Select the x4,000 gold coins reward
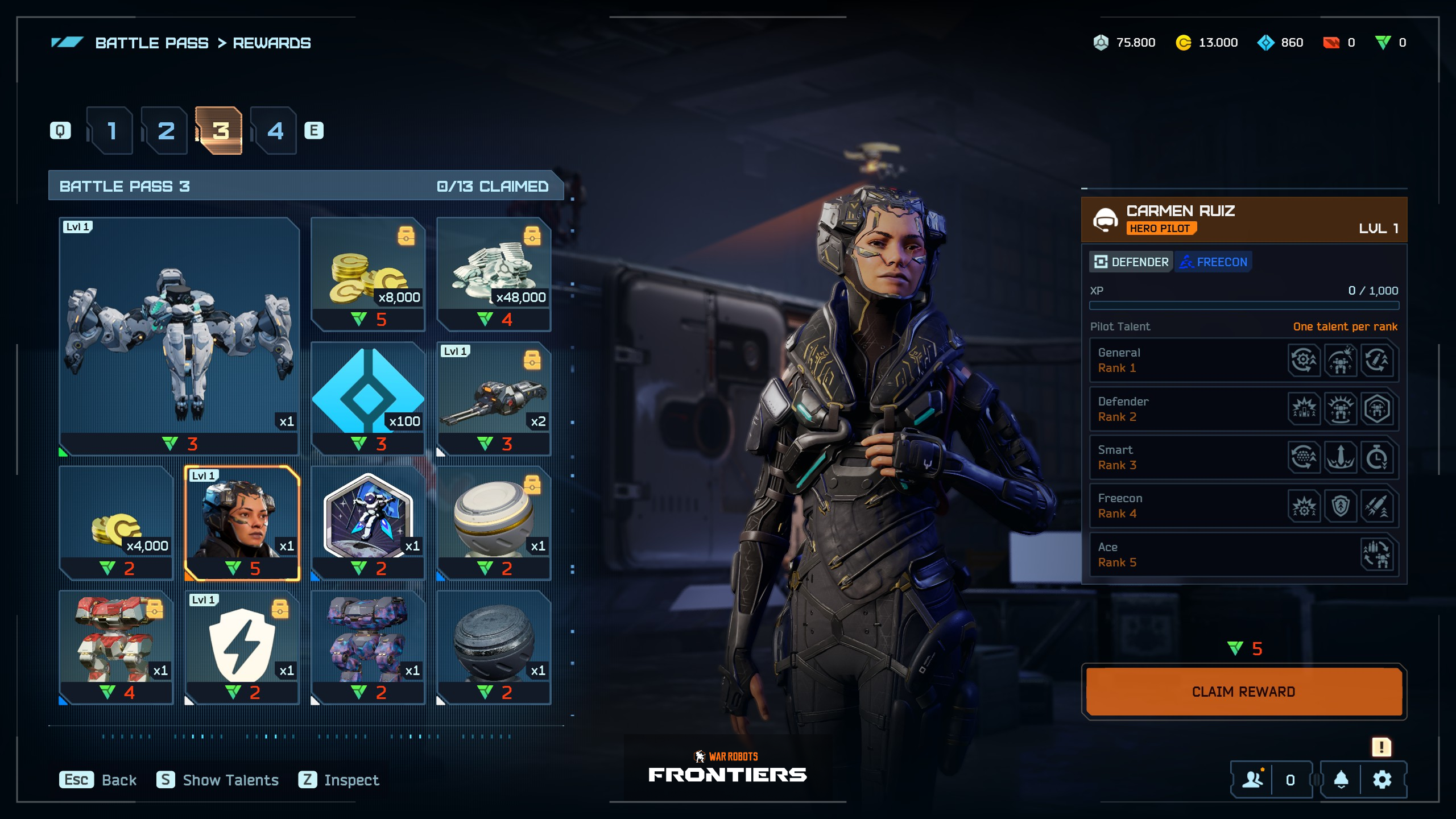This screenshot has height=819, width=1456. pyautogui.click(x=117, y=523)
